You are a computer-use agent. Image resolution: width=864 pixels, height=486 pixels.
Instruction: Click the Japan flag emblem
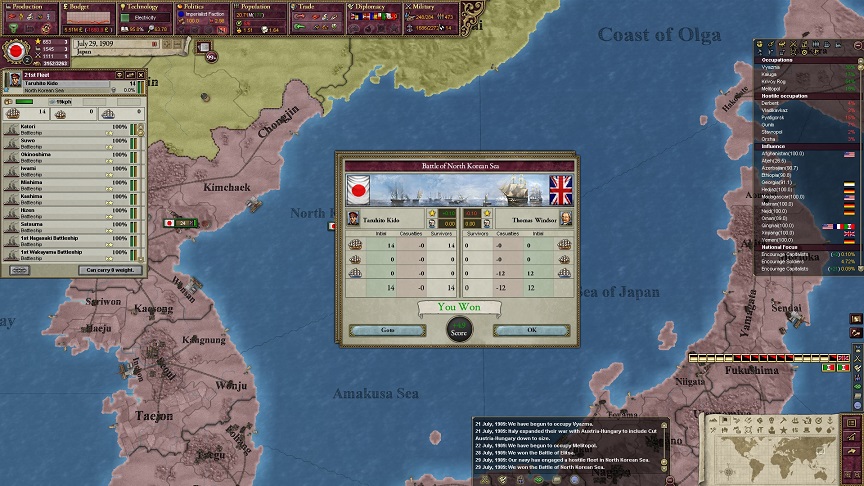[x=15, y=50]
